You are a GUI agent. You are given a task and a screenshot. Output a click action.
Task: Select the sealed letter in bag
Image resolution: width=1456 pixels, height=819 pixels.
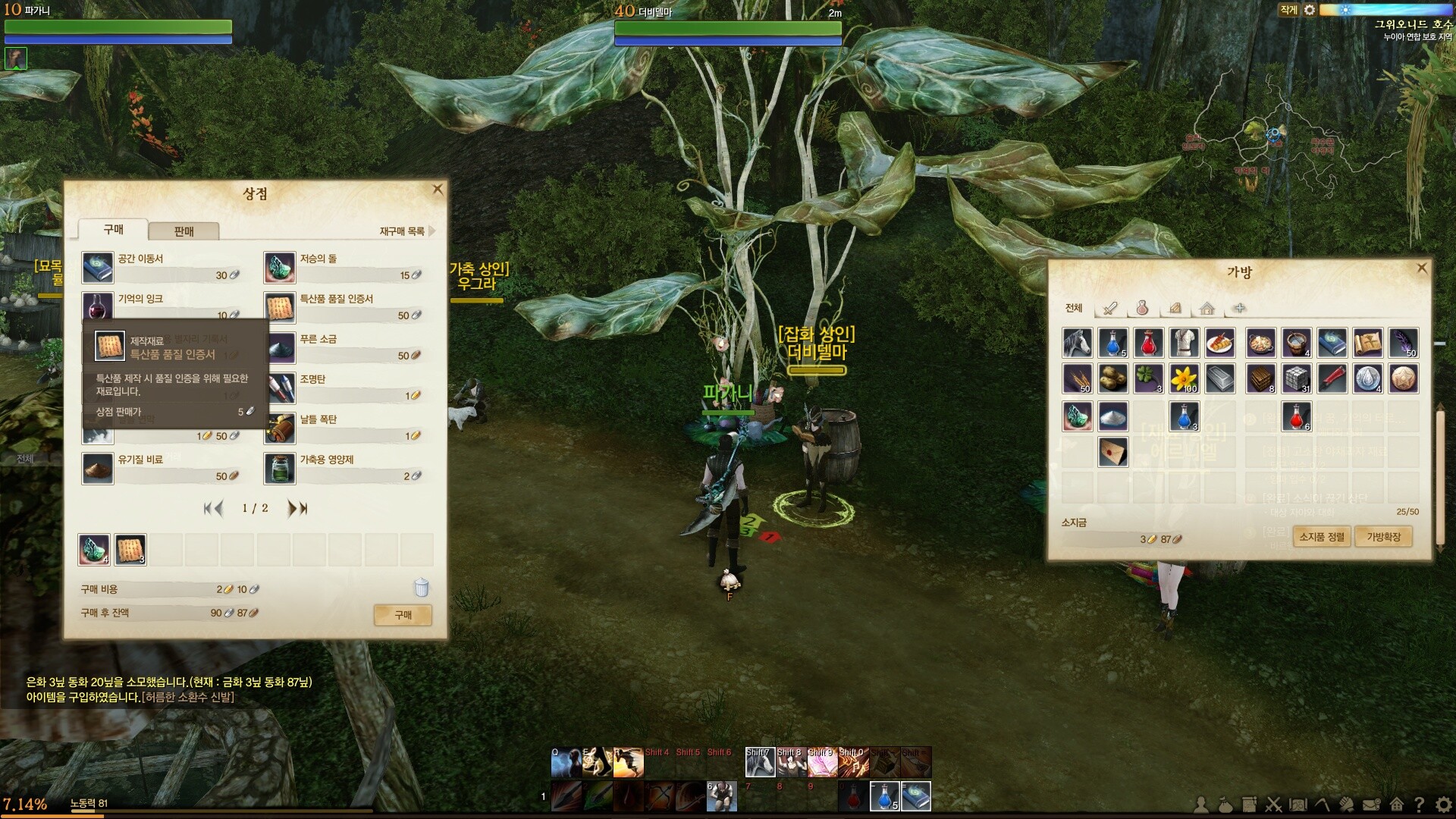point(1113,452)
